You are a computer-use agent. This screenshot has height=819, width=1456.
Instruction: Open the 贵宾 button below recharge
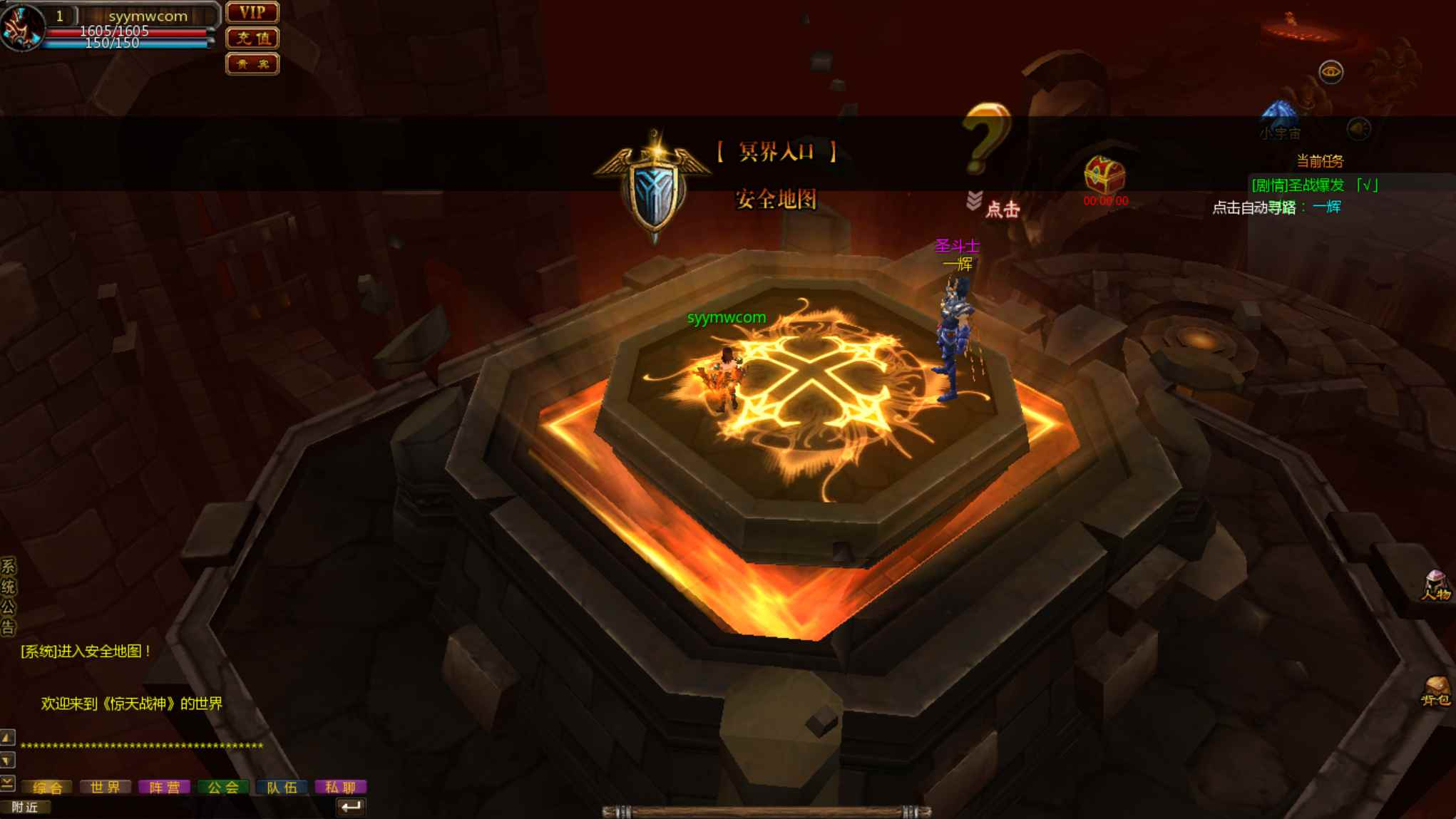[252, 64]
